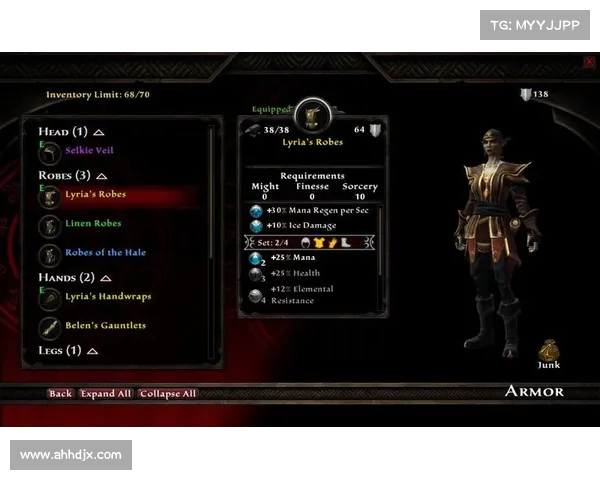Select Selkie Veil in the list
600x480 pixels.
coord(89,149)
